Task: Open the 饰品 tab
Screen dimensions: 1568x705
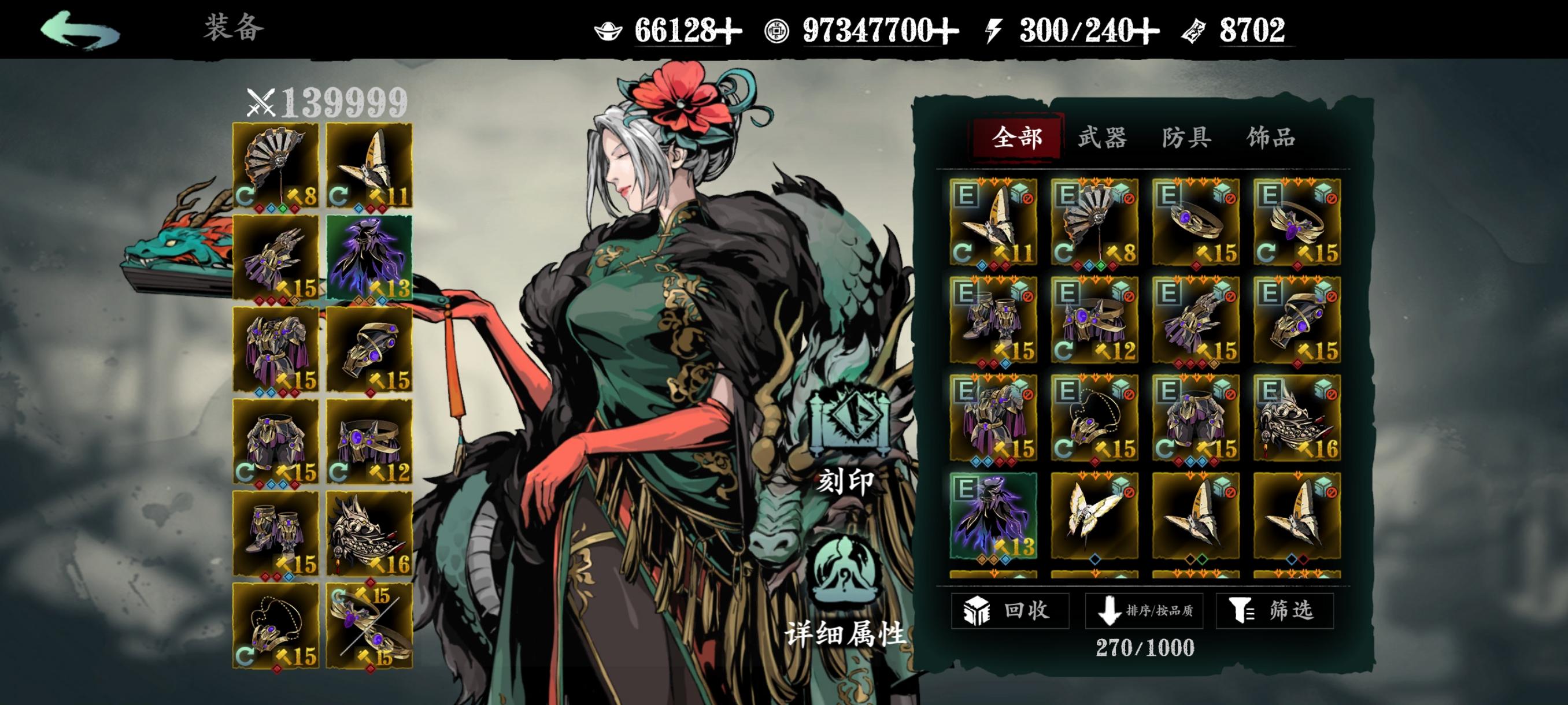Action: pyautogui.click(x=1270, y=138)
